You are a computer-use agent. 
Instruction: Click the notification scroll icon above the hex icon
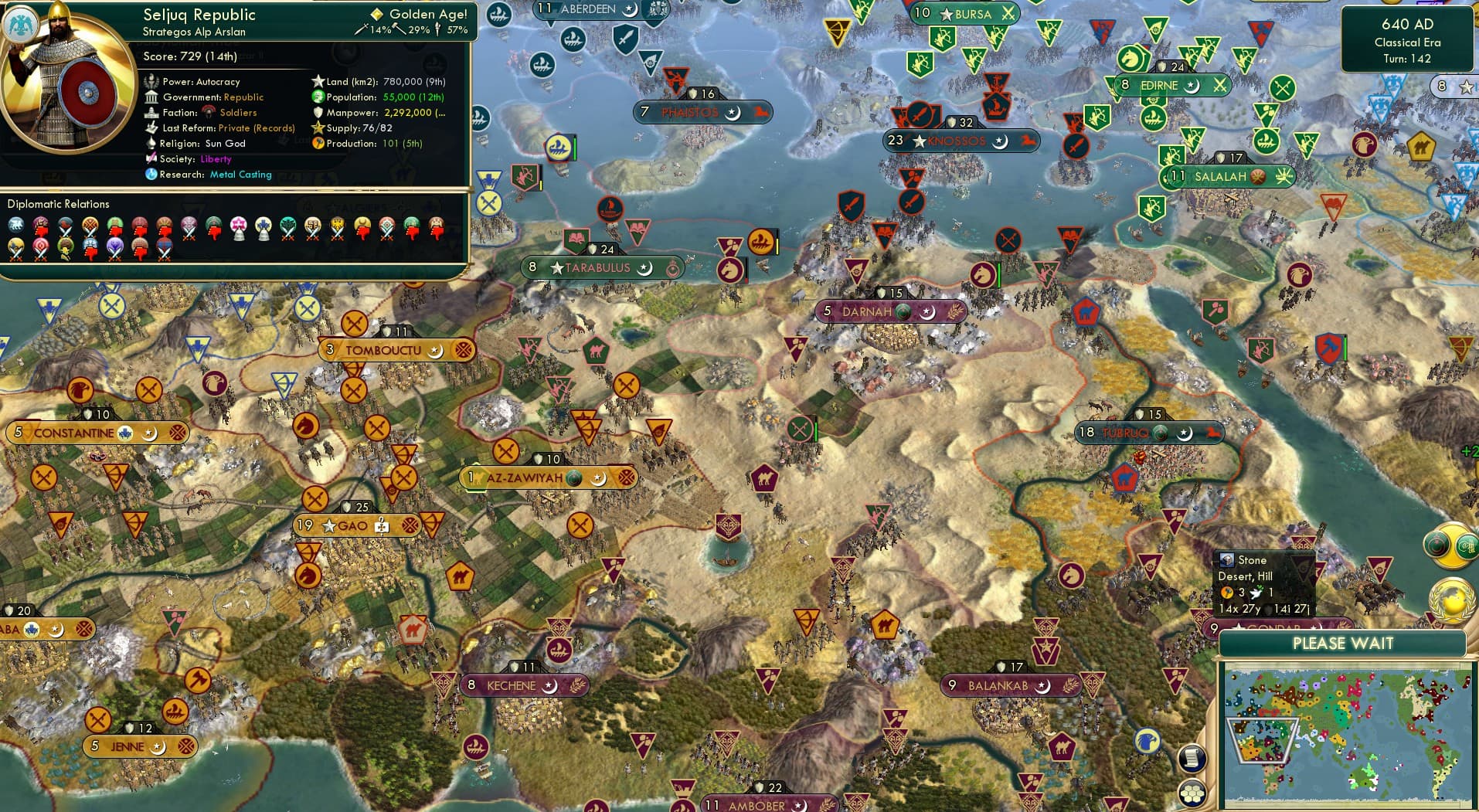(1192, 759)
